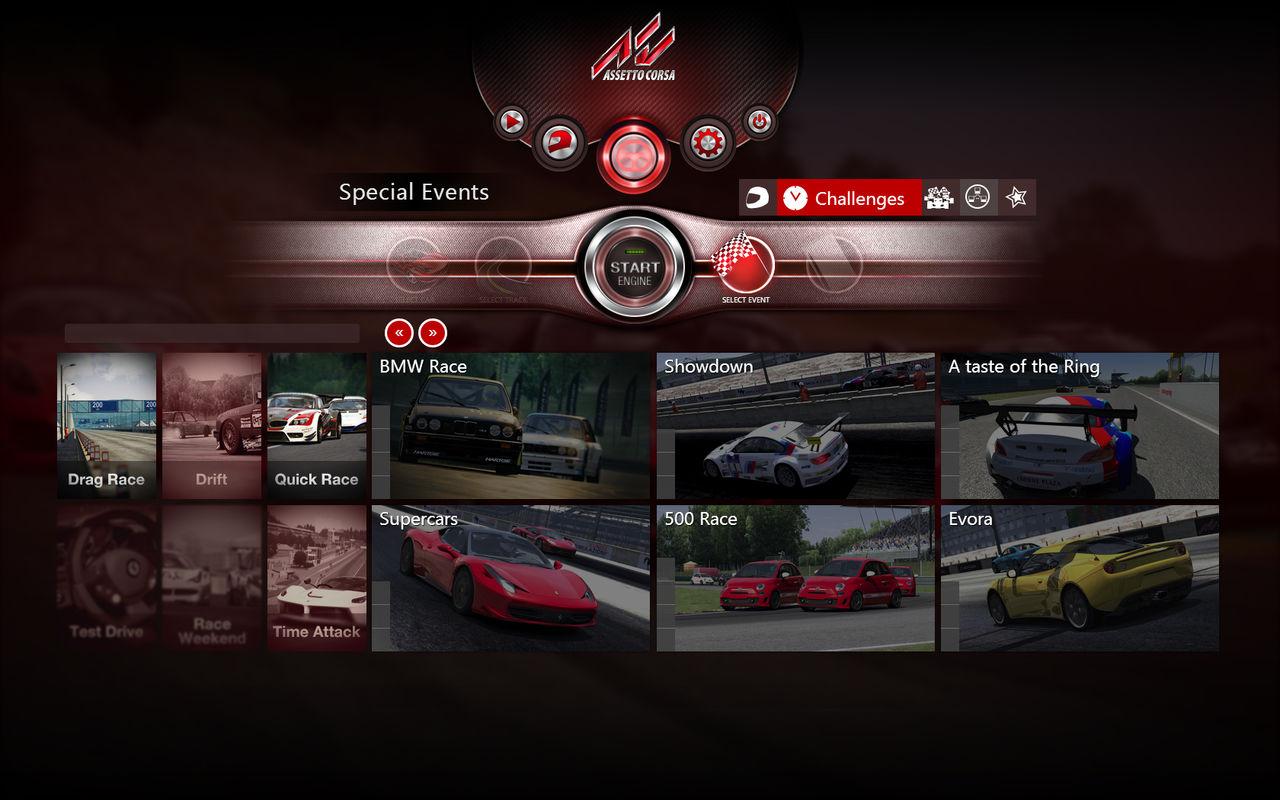Open the Select Event step with the checkered flag

[745, 265]
